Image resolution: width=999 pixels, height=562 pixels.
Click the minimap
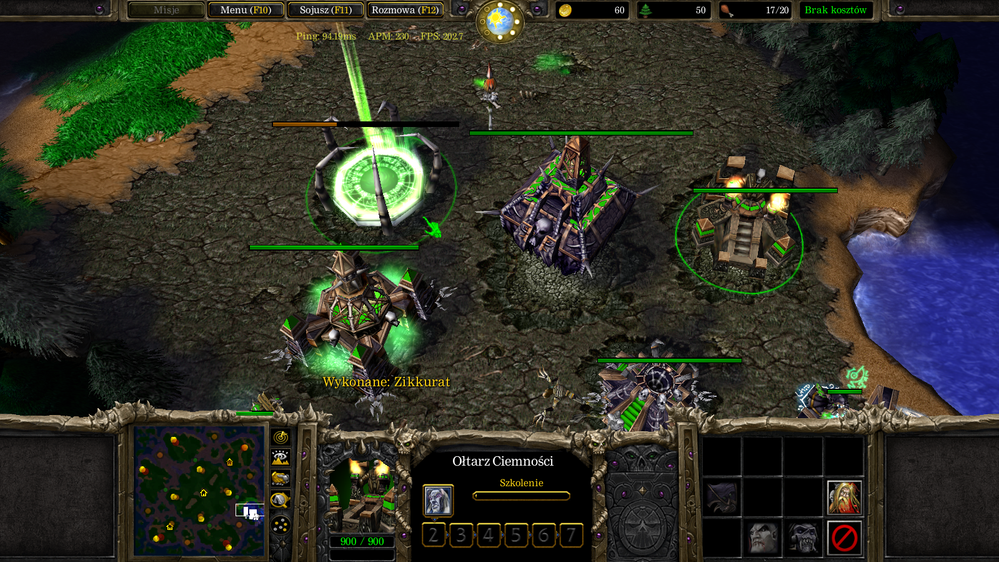click(x=199, y=490)
